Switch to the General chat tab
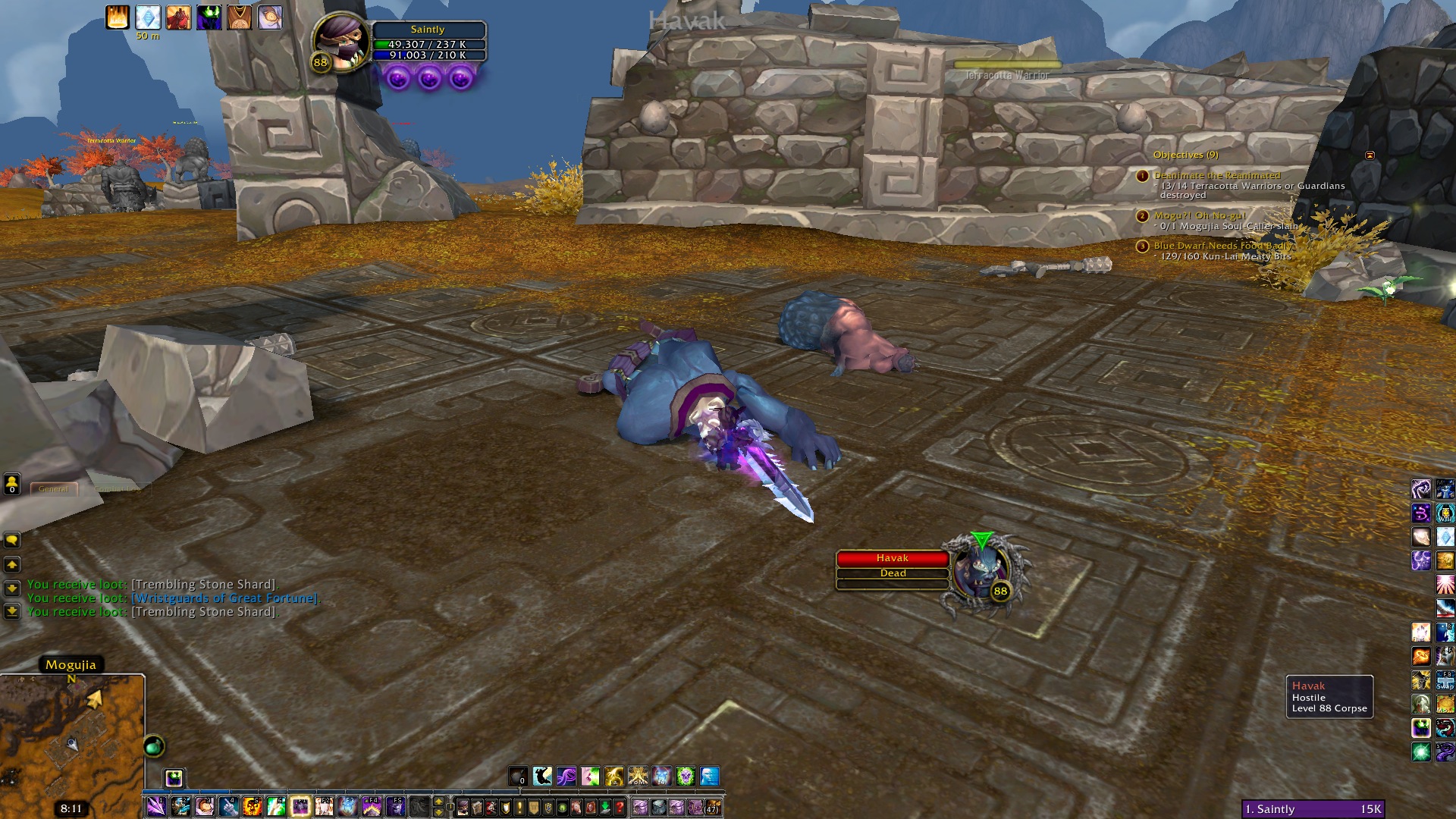Screen dimensions: 1456x819 point(54,489)
